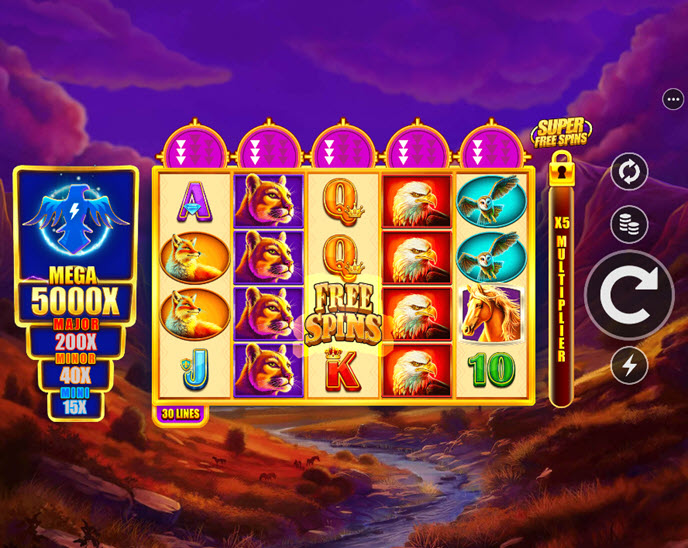Spin the reels with the large arrow button
This screenshot has width=688, height=548.
pos(629,295)
